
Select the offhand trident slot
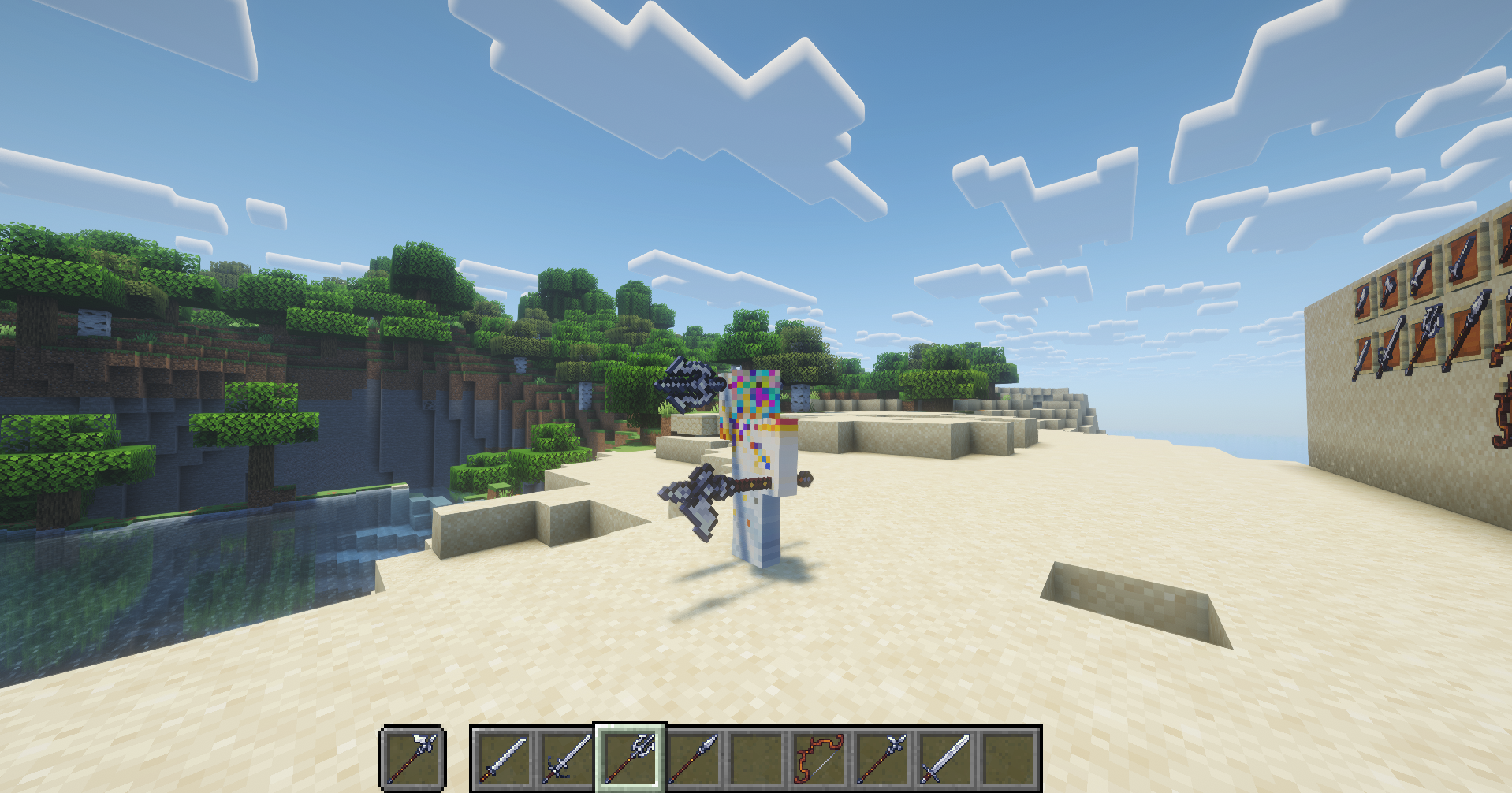point(412,756)
